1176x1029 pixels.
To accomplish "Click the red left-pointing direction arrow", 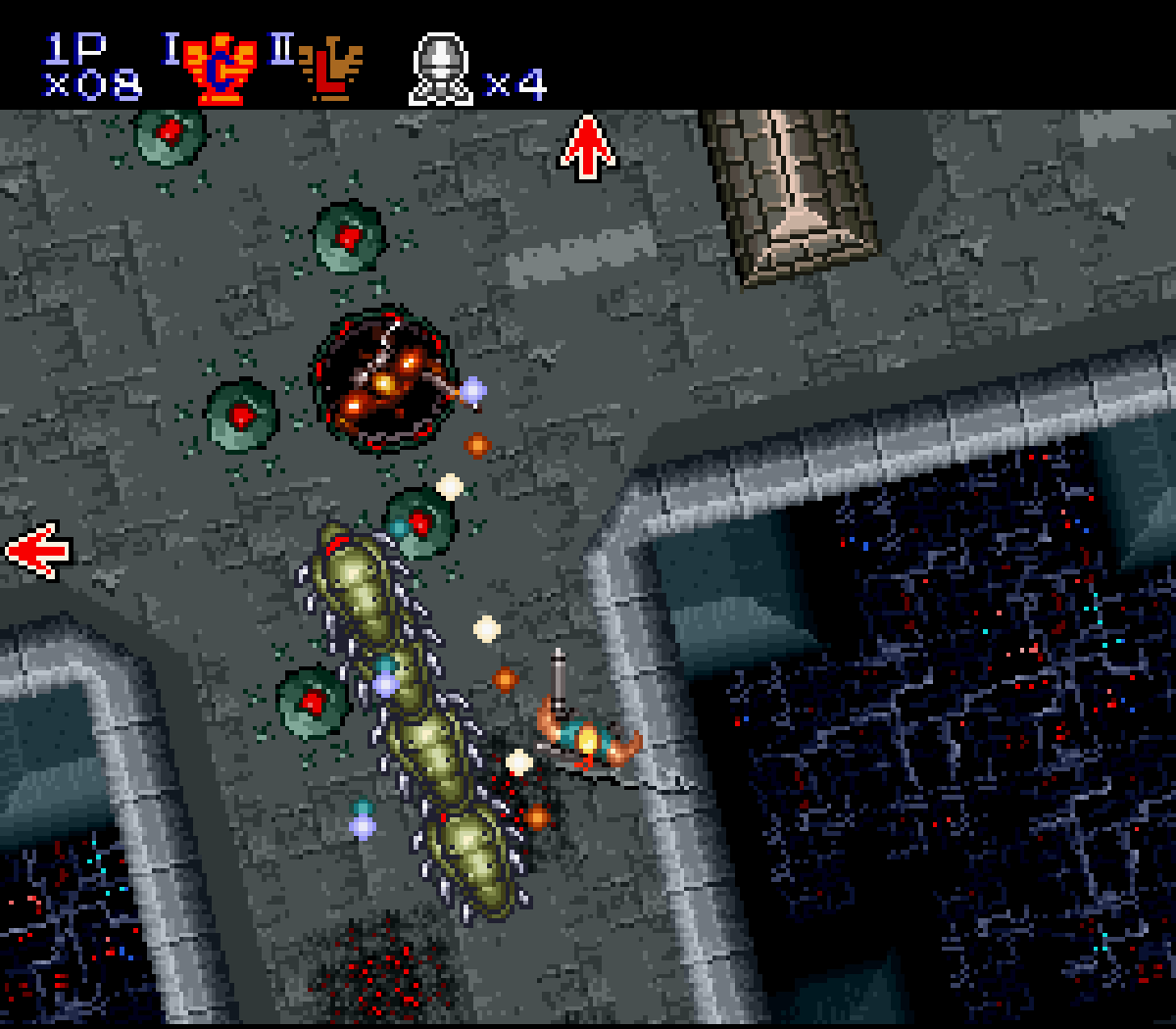I will pos(39,551).
